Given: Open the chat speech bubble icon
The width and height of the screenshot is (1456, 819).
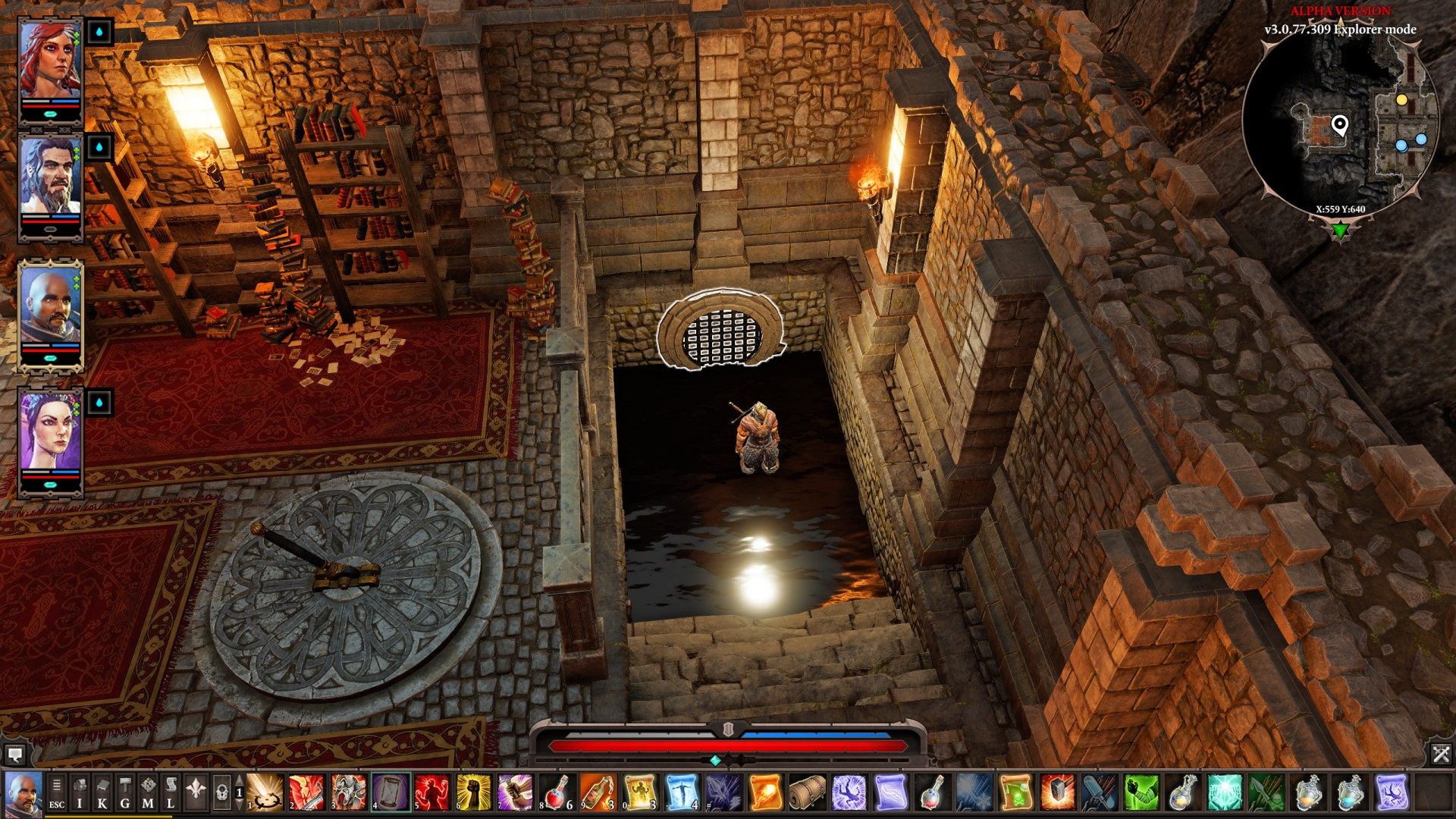Looking at the screenshot, I should (15, 754).
